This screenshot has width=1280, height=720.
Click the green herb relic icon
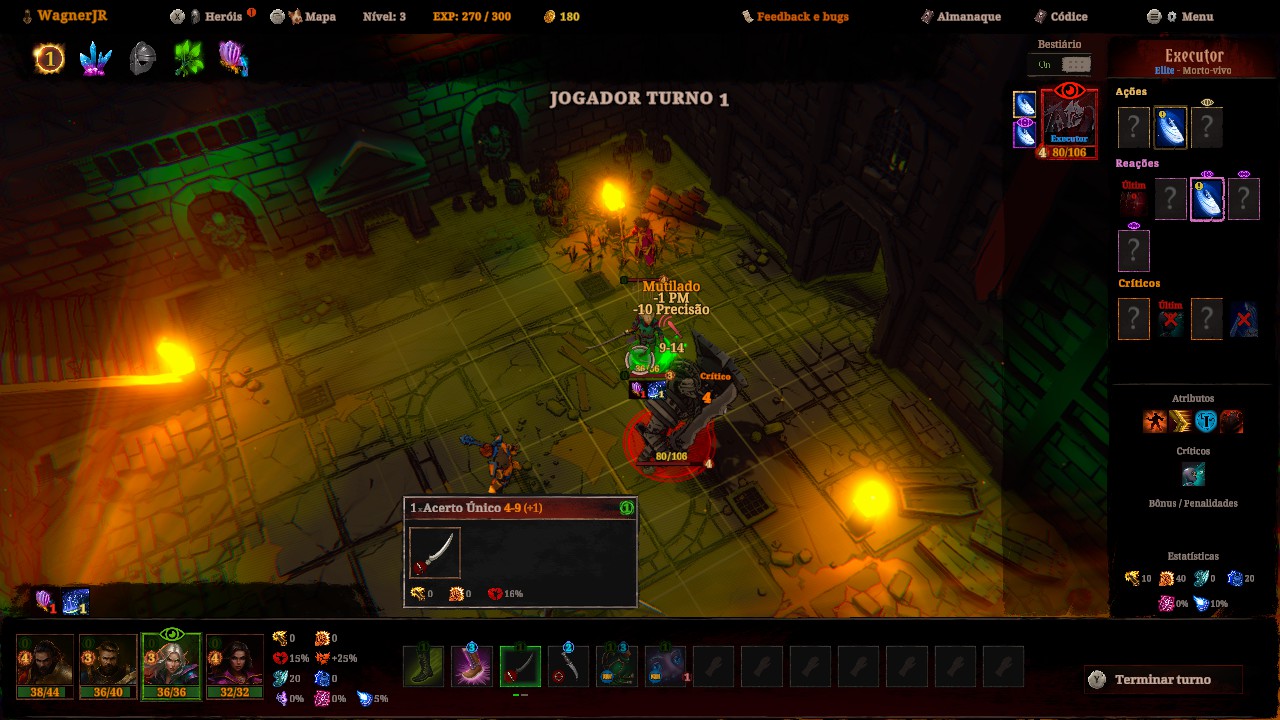[189, 59]
